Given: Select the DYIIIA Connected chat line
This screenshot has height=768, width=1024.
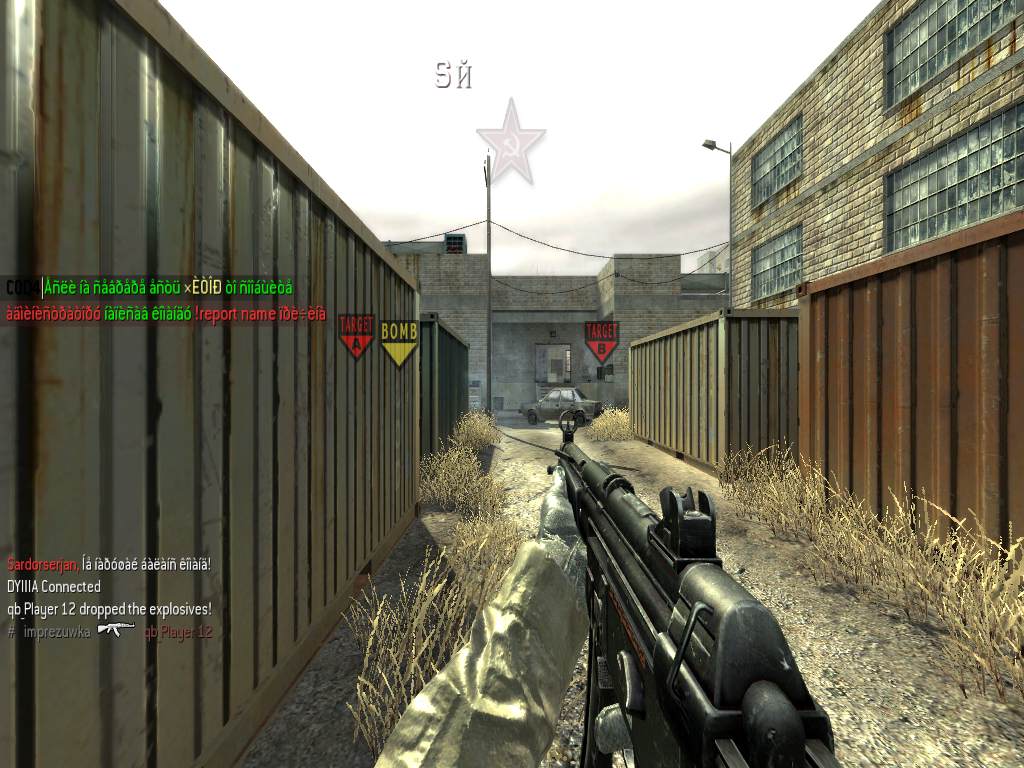Looking at the screenshot, I should pyautogui.click(x=54, y=586).
